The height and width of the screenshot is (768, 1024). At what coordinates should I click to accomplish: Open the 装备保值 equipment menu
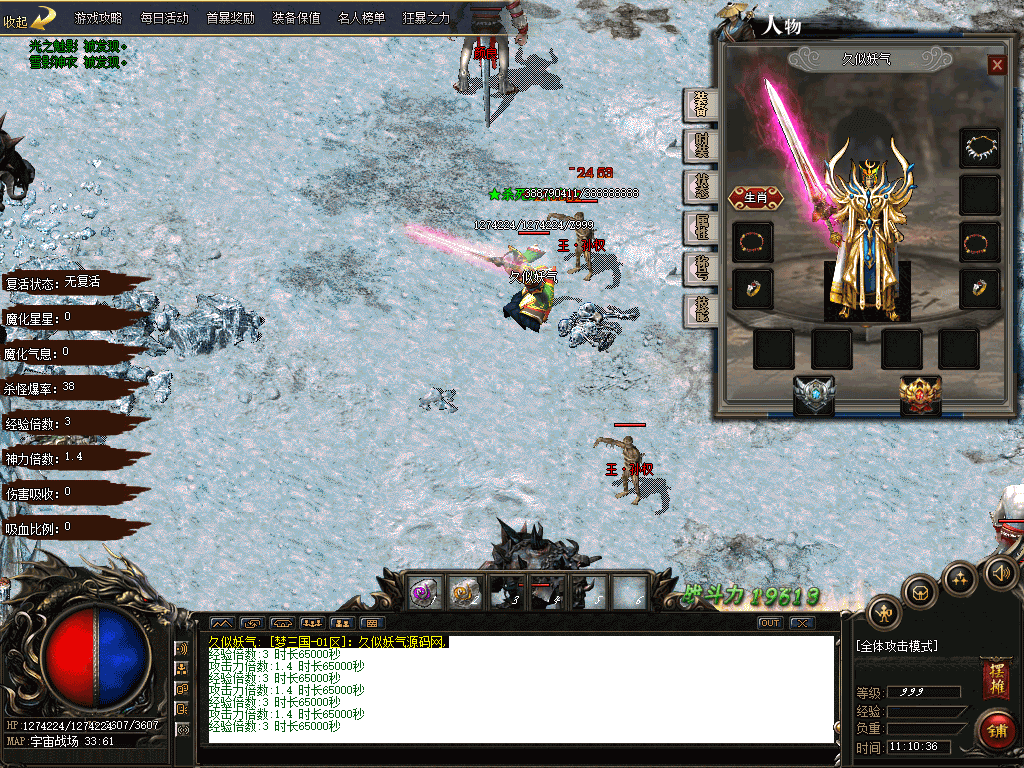pyautogui.click(x=296, y=18)
